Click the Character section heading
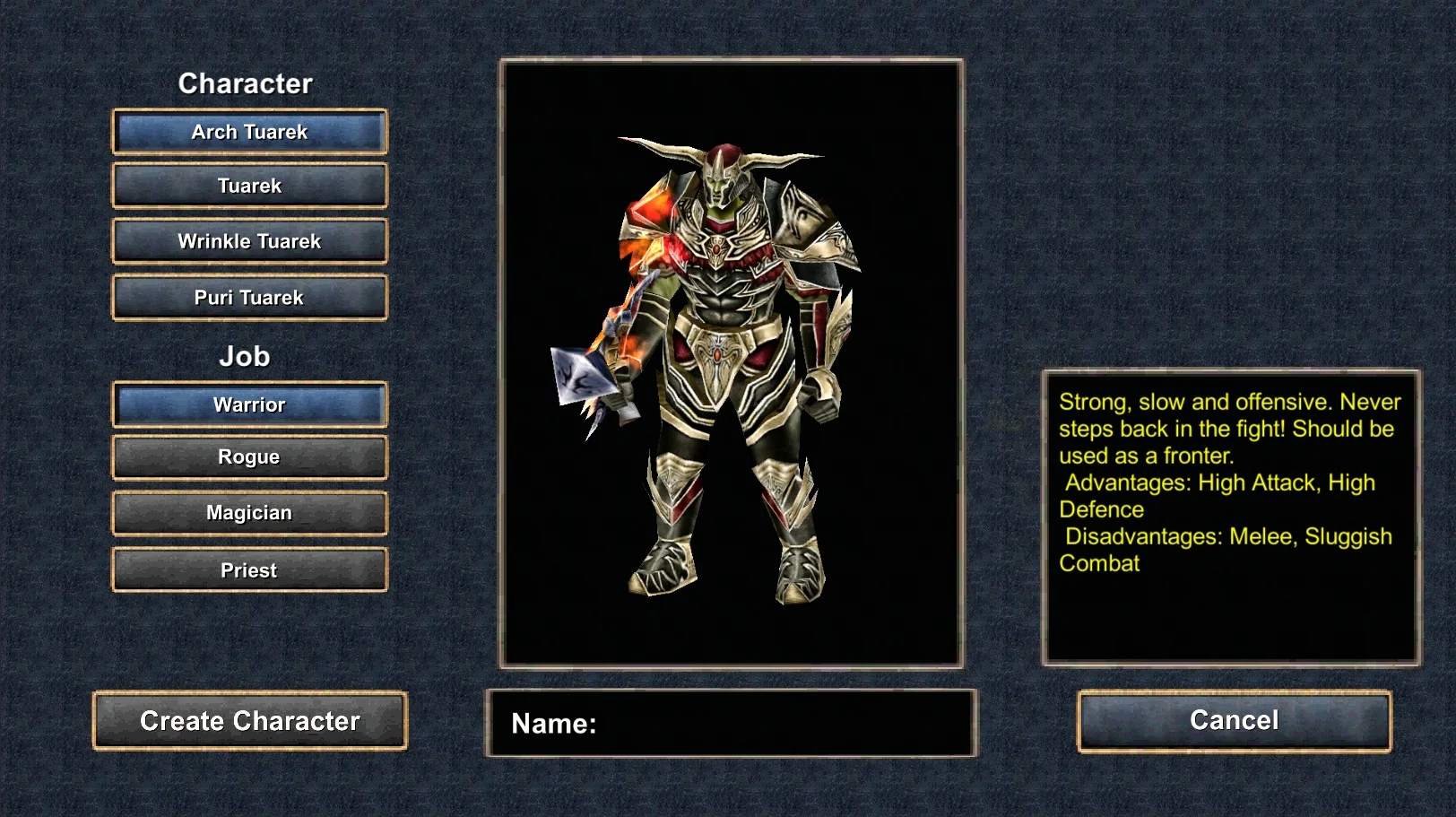This screenshot has width=1456, height=817. [x=246, y=83]
